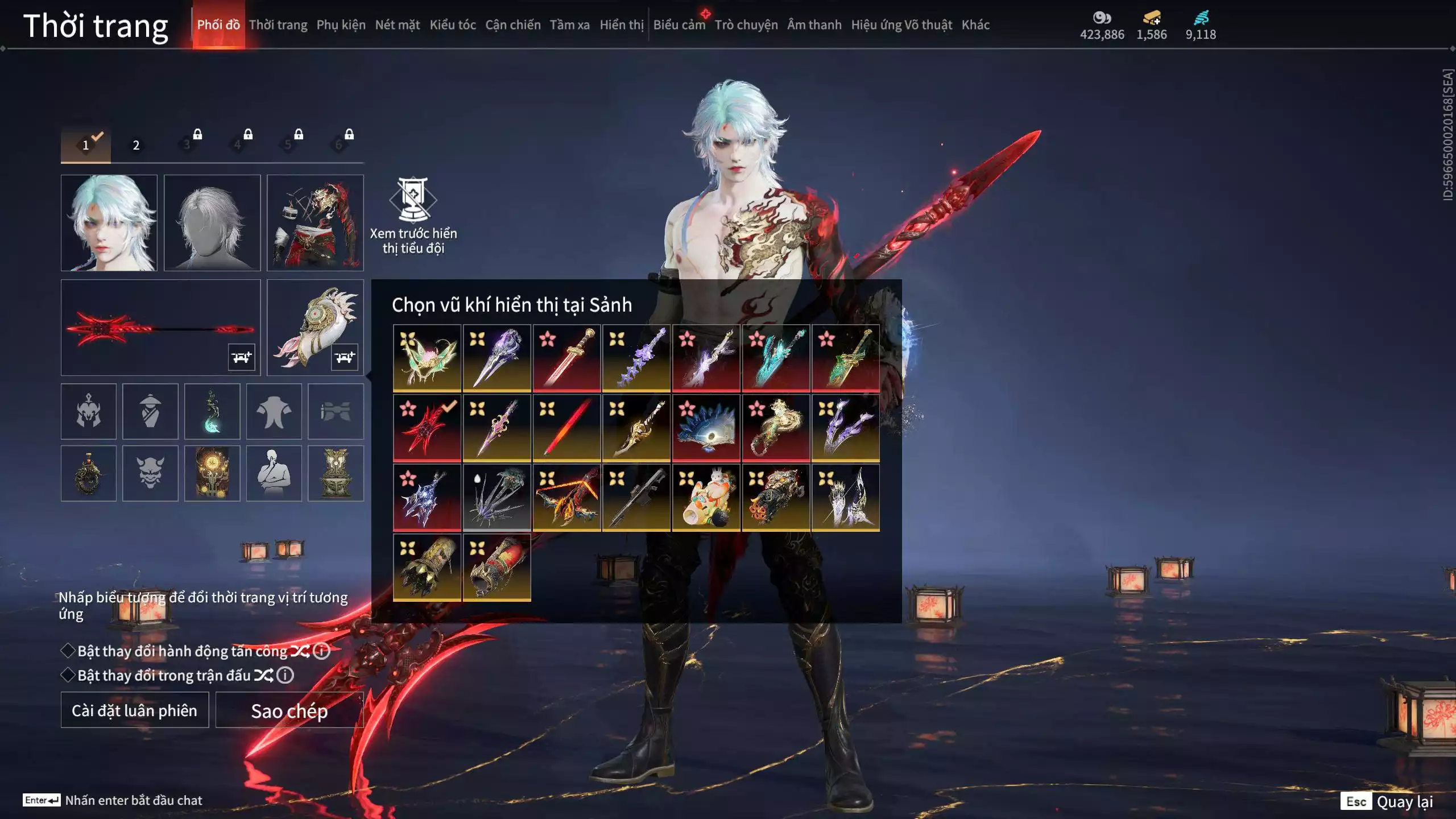Enable Bật thay đổi trong trận đấu
The height and width of the screenshot is (819, 1456).
pos(68,675)
